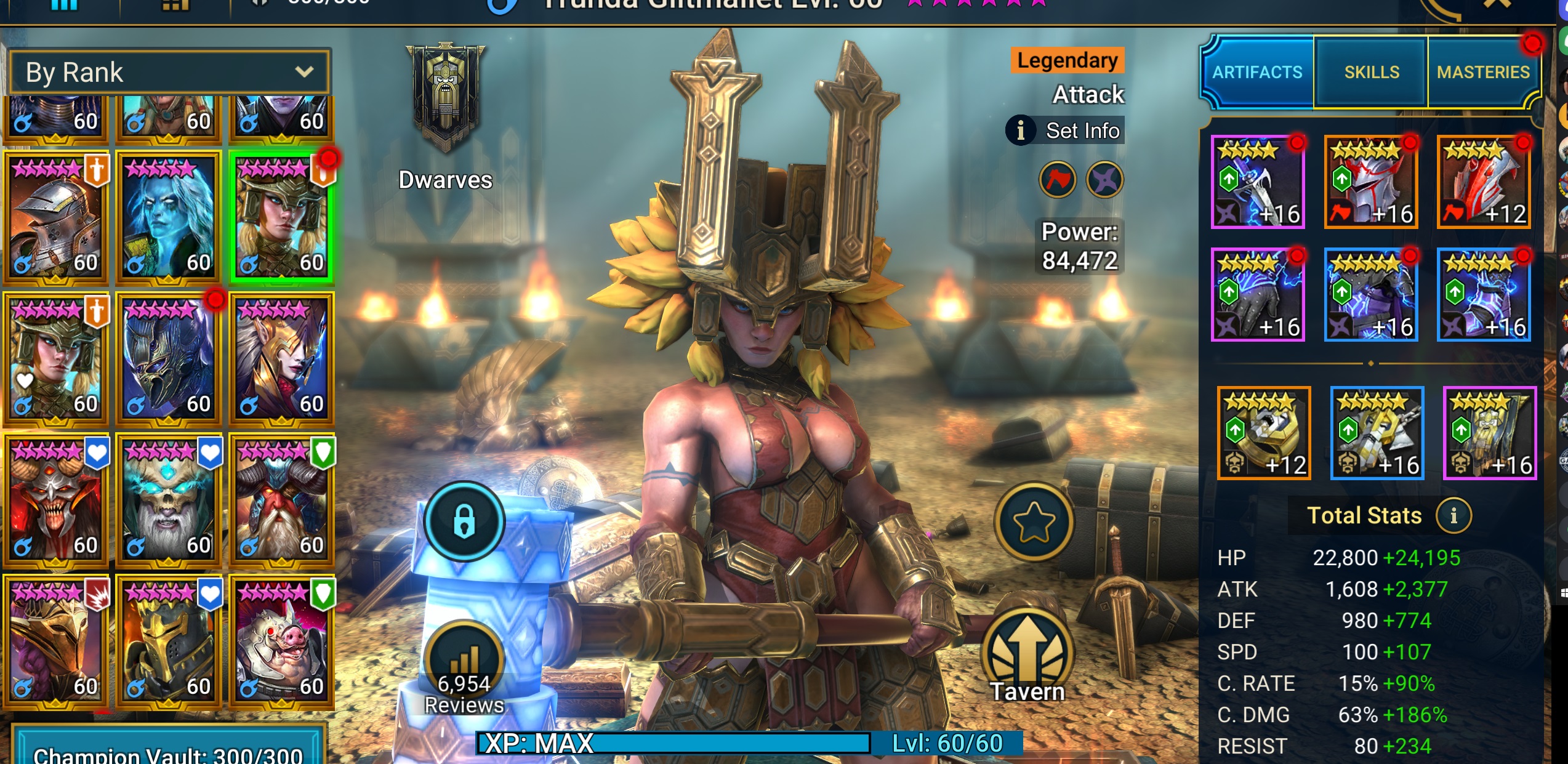Viewport: 1568px width, 764px height.
Task: Open the Set Info panel
Action: tap(1066, 131)
